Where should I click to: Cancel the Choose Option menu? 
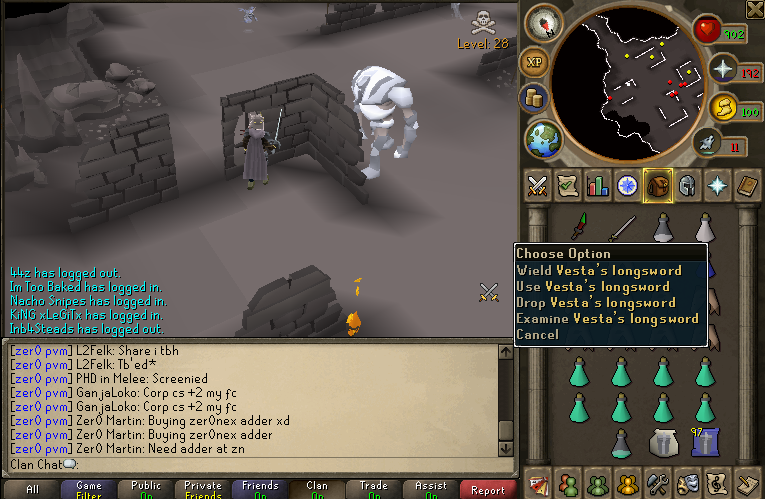(x=538, y=334)
